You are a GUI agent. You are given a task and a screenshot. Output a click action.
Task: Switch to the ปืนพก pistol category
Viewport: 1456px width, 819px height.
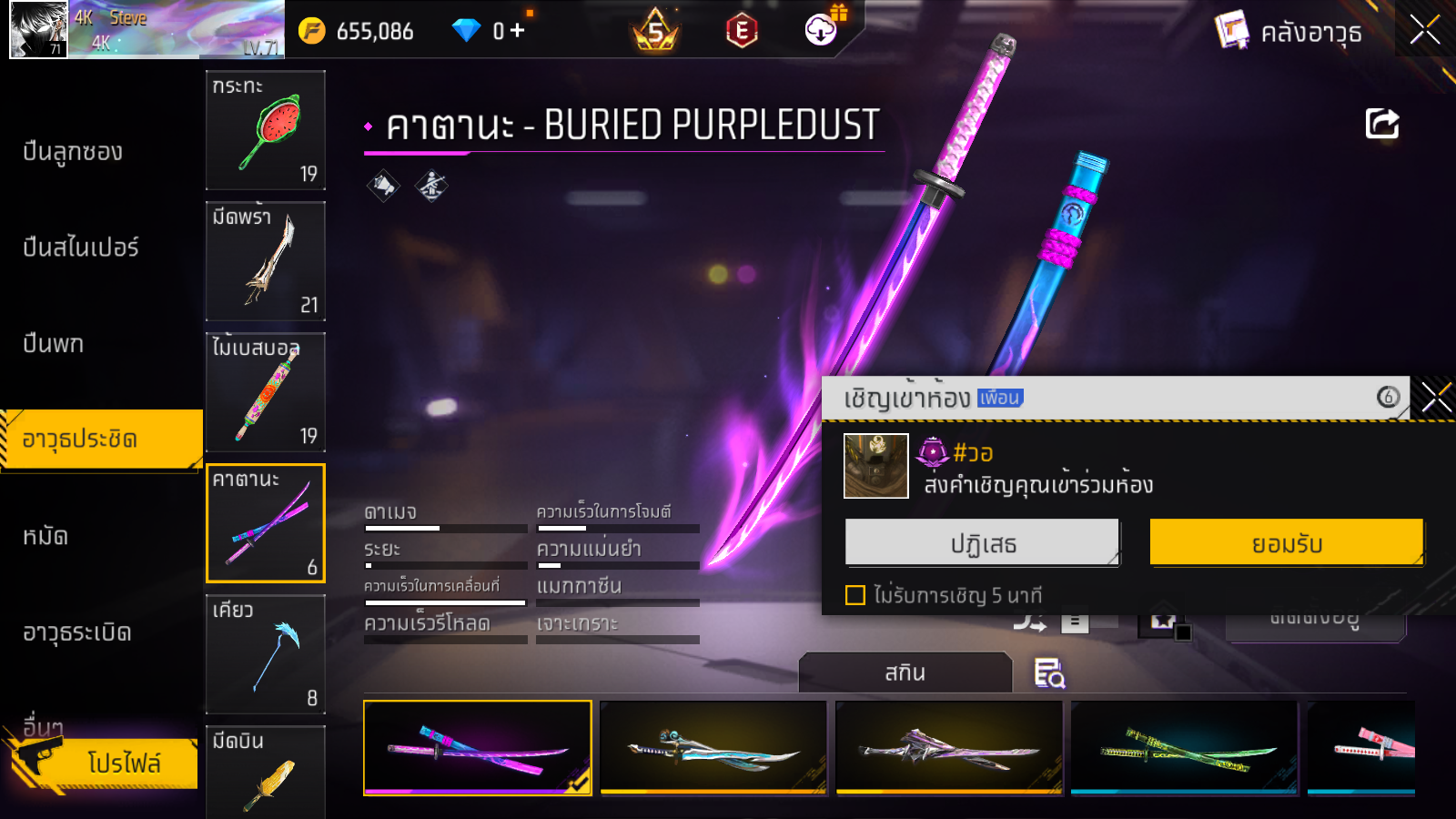(x=53, y=344)
